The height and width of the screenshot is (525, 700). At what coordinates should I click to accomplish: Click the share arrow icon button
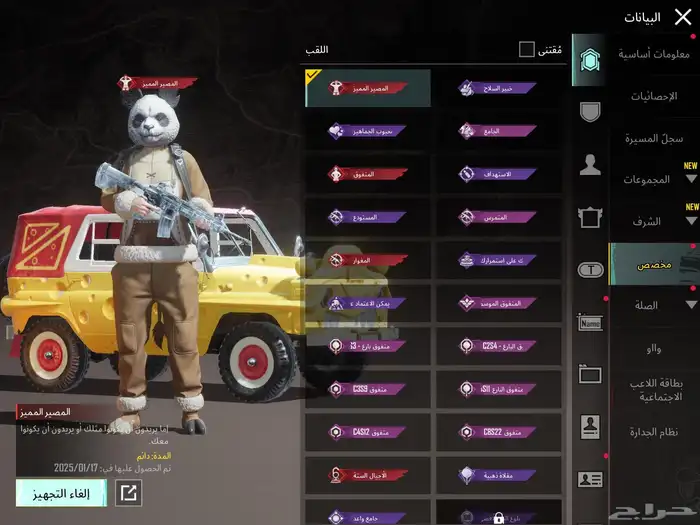coord(129,491)
